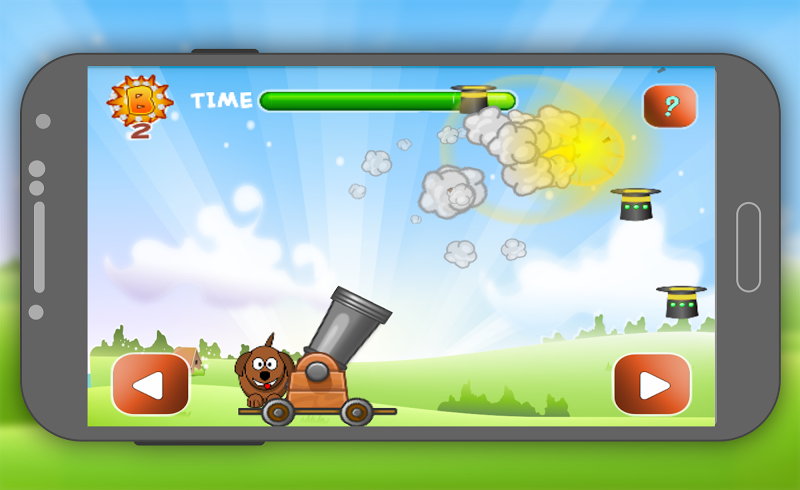Open help with the question mark button
800x490 pixels.
tap(669, 105)
